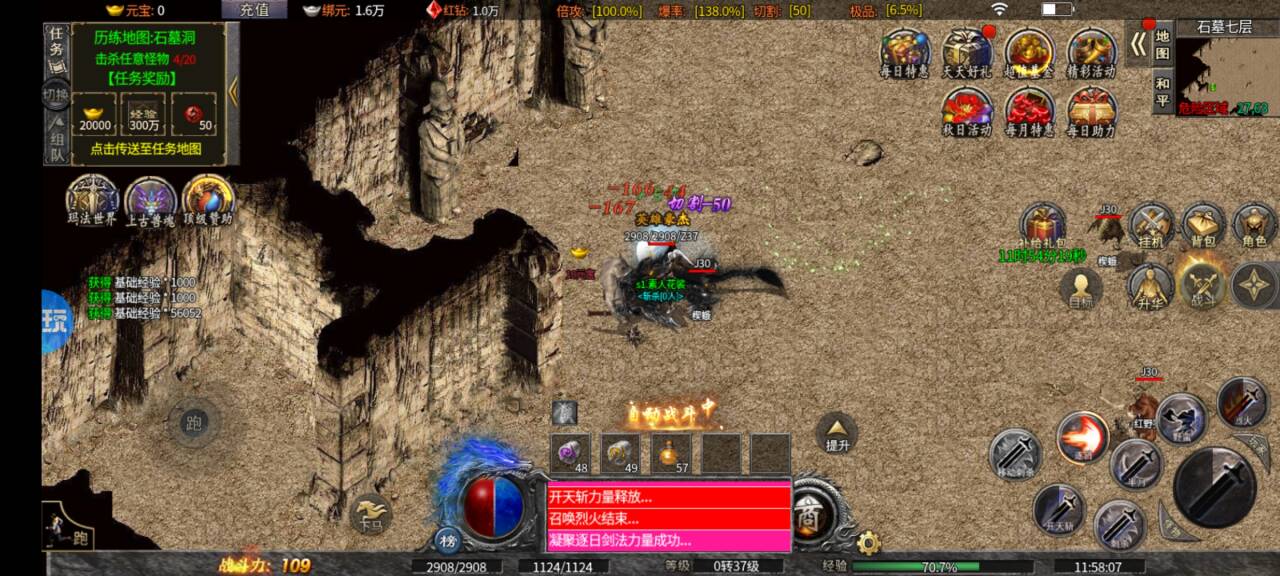1280x576 pixels.
Task: Toggle the 和平 peace attack mode
Action: pyautogui.click(x=1162, y=92)
